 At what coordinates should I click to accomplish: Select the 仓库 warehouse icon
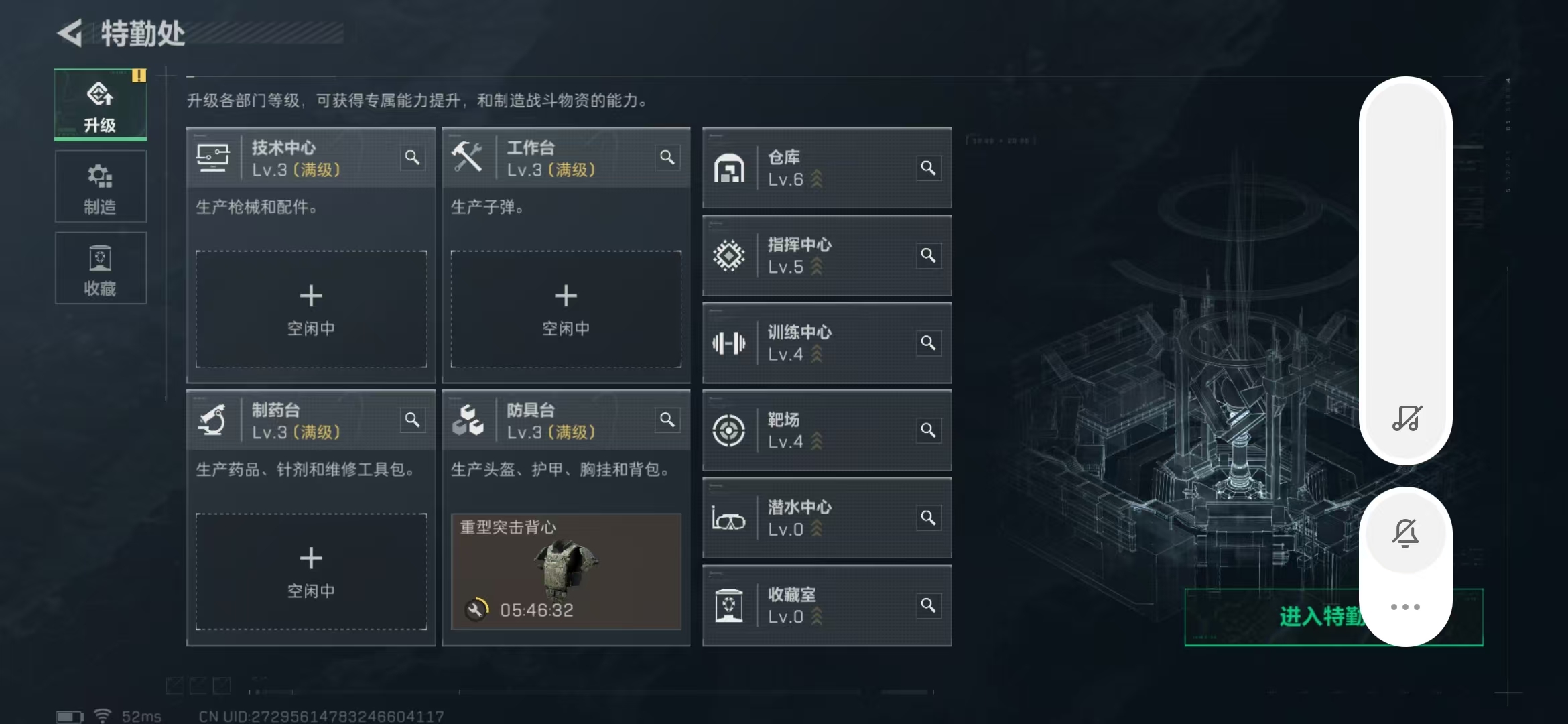coord(729,168)
